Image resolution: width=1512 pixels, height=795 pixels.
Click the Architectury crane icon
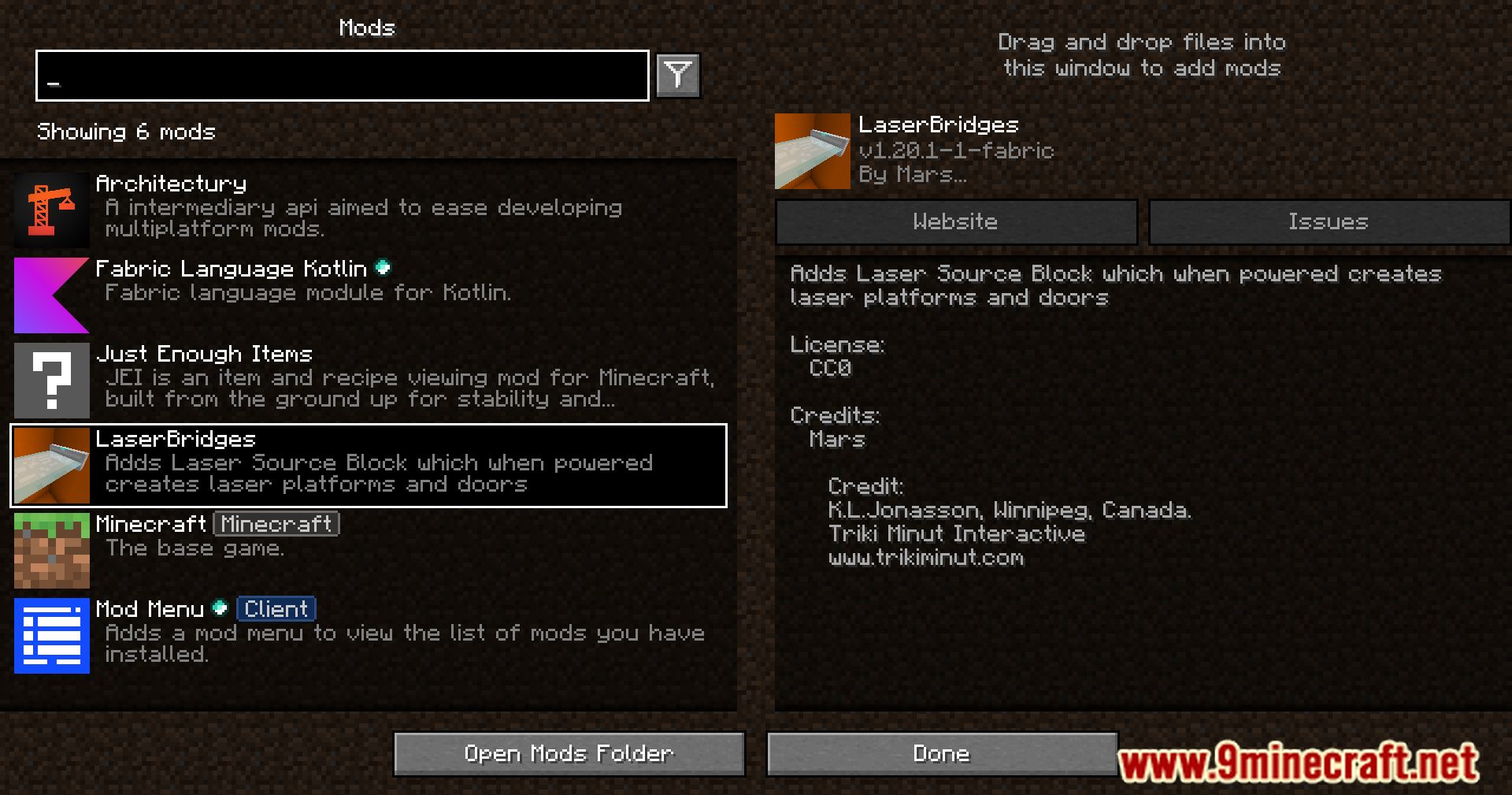(x=50, y=208)
